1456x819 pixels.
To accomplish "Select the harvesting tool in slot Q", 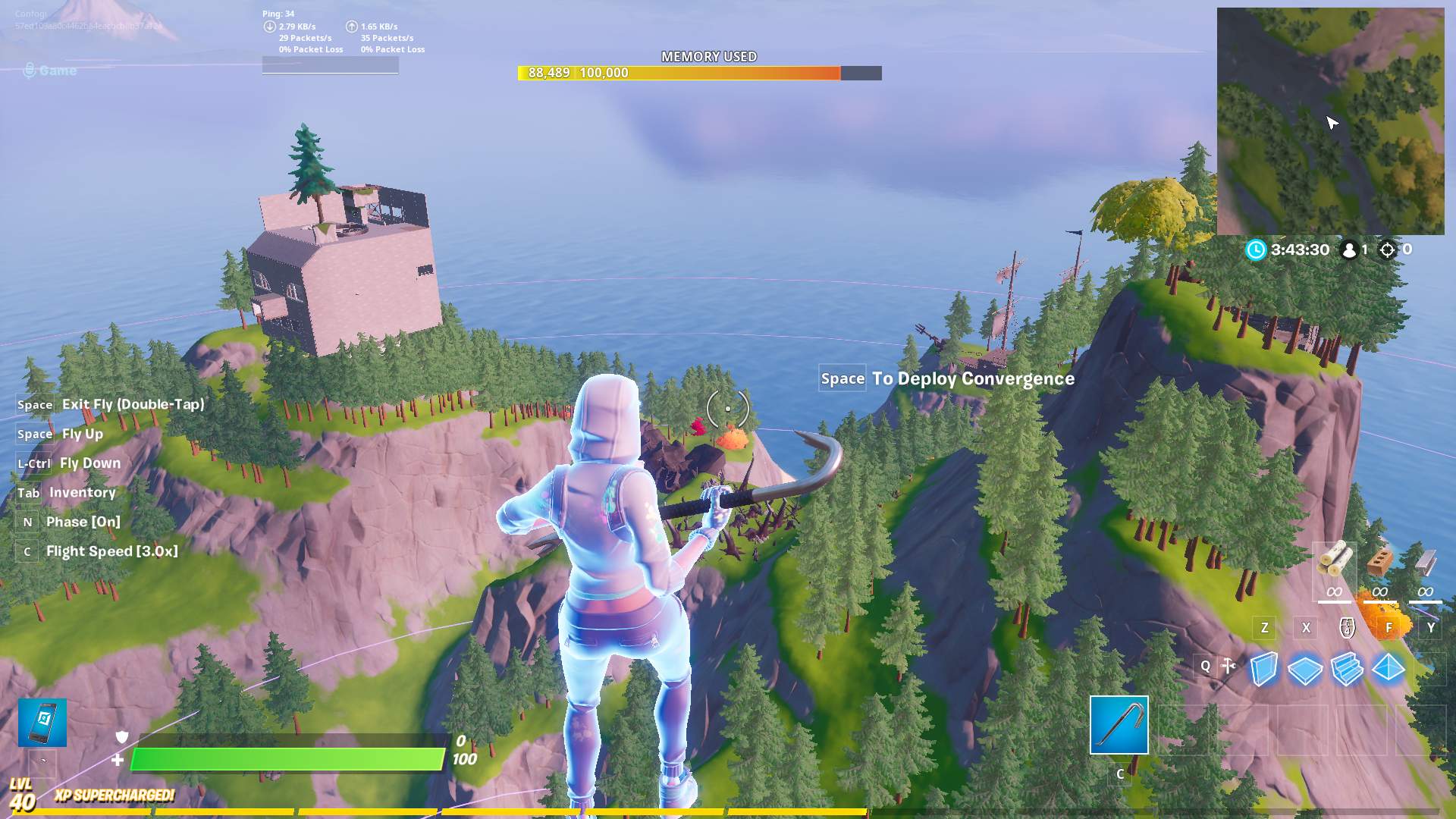I will (x=1228, y=666).
